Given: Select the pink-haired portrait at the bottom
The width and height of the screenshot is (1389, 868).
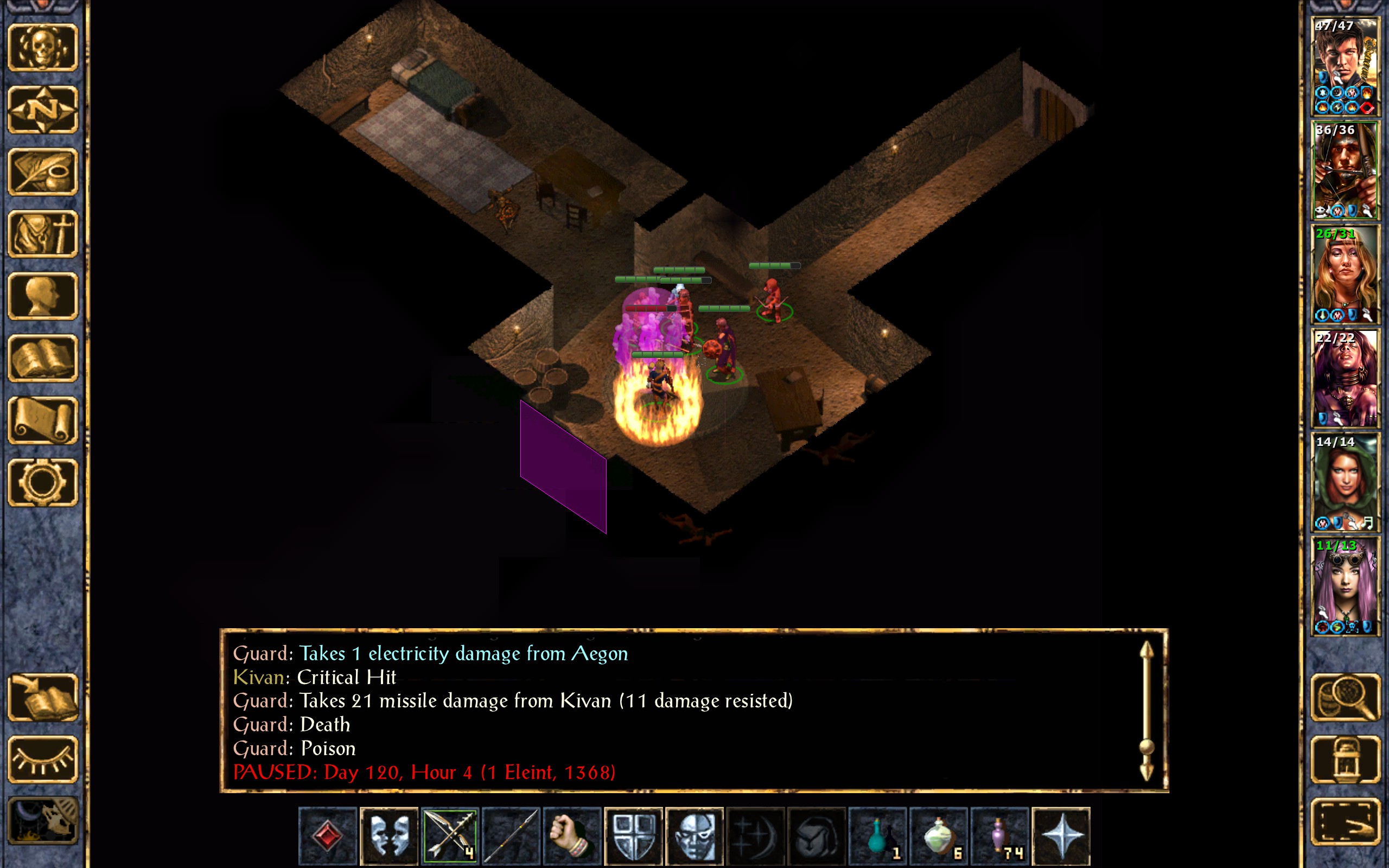Looking at the screenshot, I should pyautogui.click(x=1345, y=586).
